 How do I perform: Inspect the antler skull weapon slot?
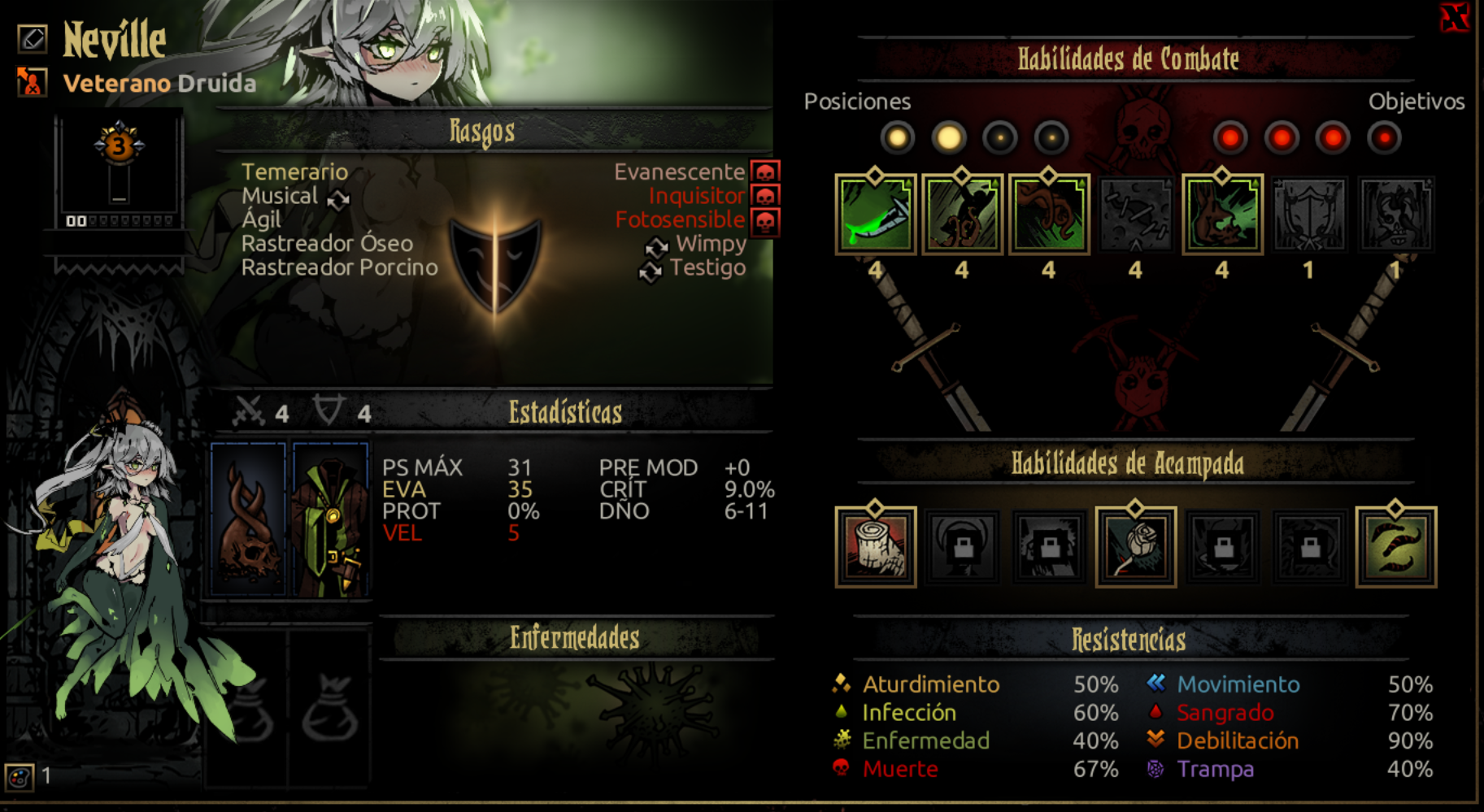point(248,520)
